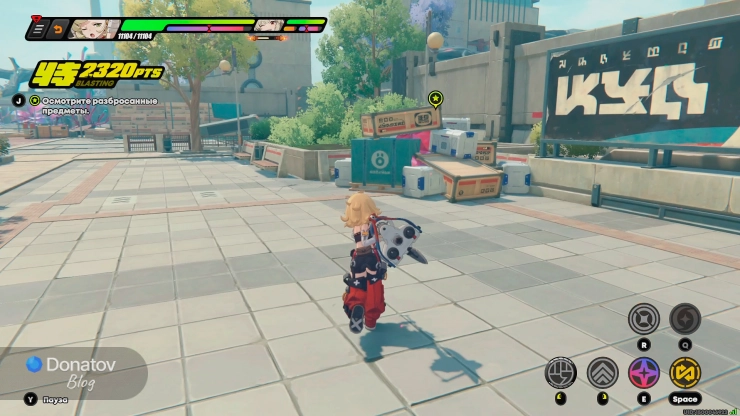Use the double-chevron dash icon
This screenshot has width=740, height=416.
coord(602,373)
